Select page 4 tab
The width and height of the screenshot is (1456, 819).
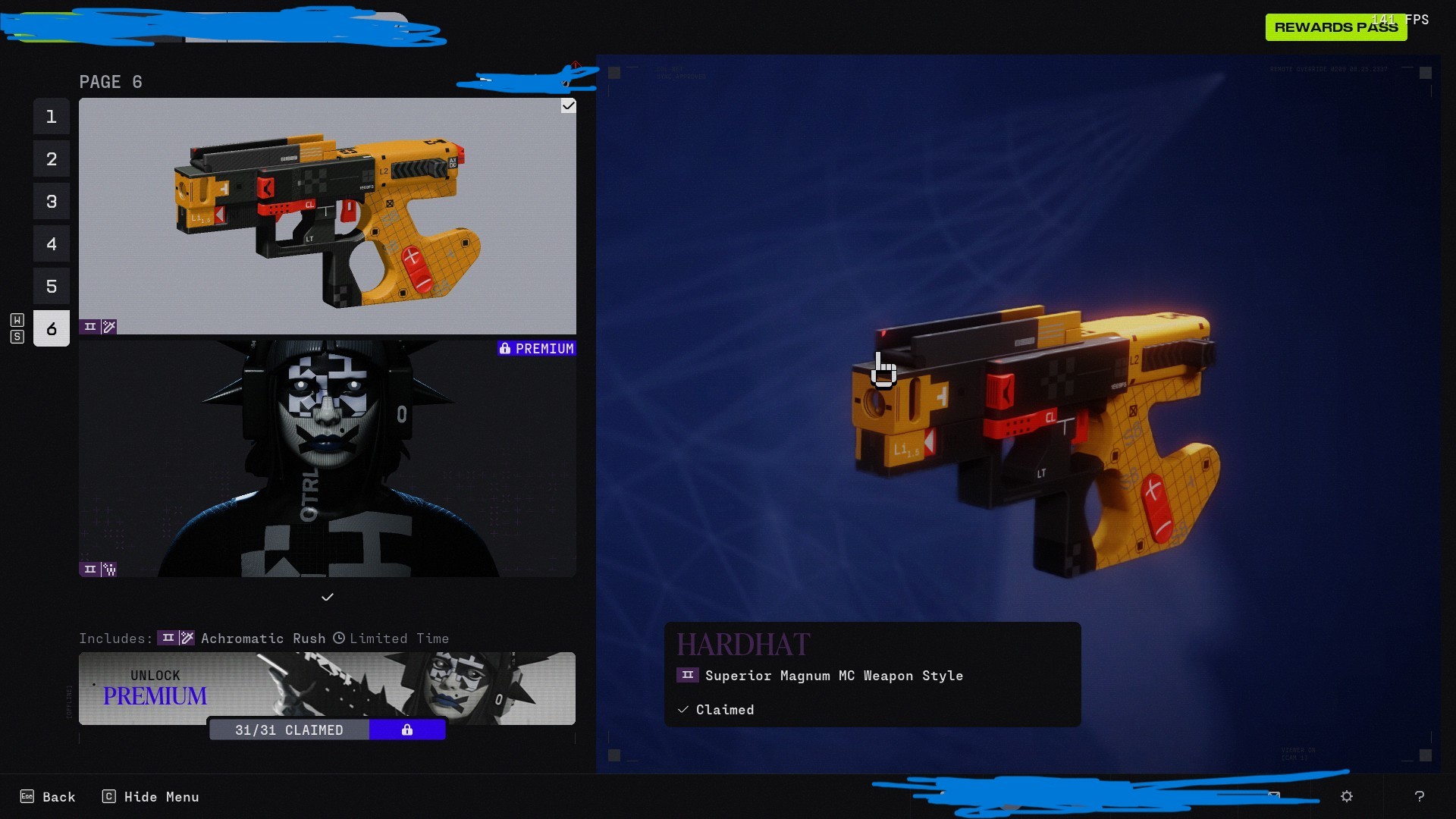point(52,244)
